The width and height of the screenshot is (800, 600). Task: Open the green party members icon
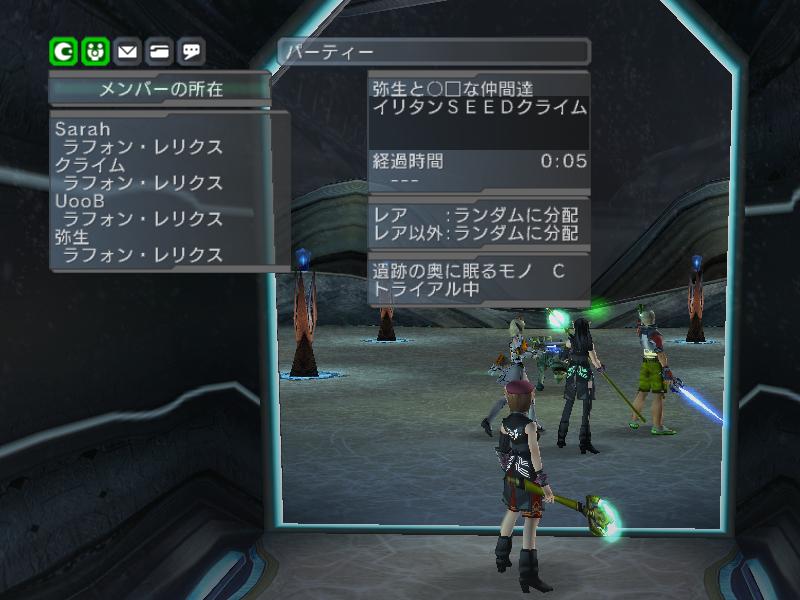click(95, 50)
